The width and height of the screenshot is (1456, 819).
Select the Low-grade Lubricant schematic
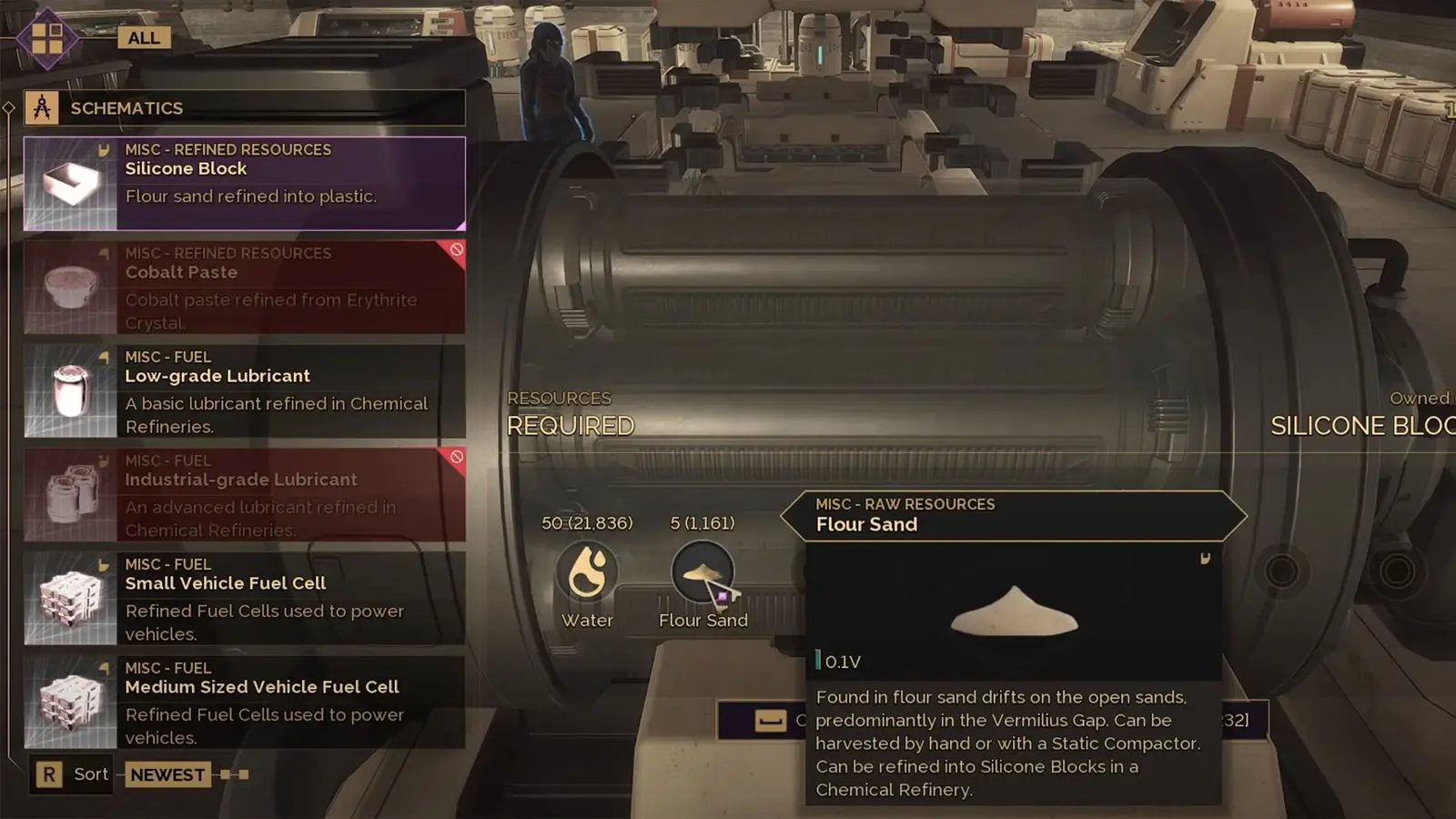(244, 390)
